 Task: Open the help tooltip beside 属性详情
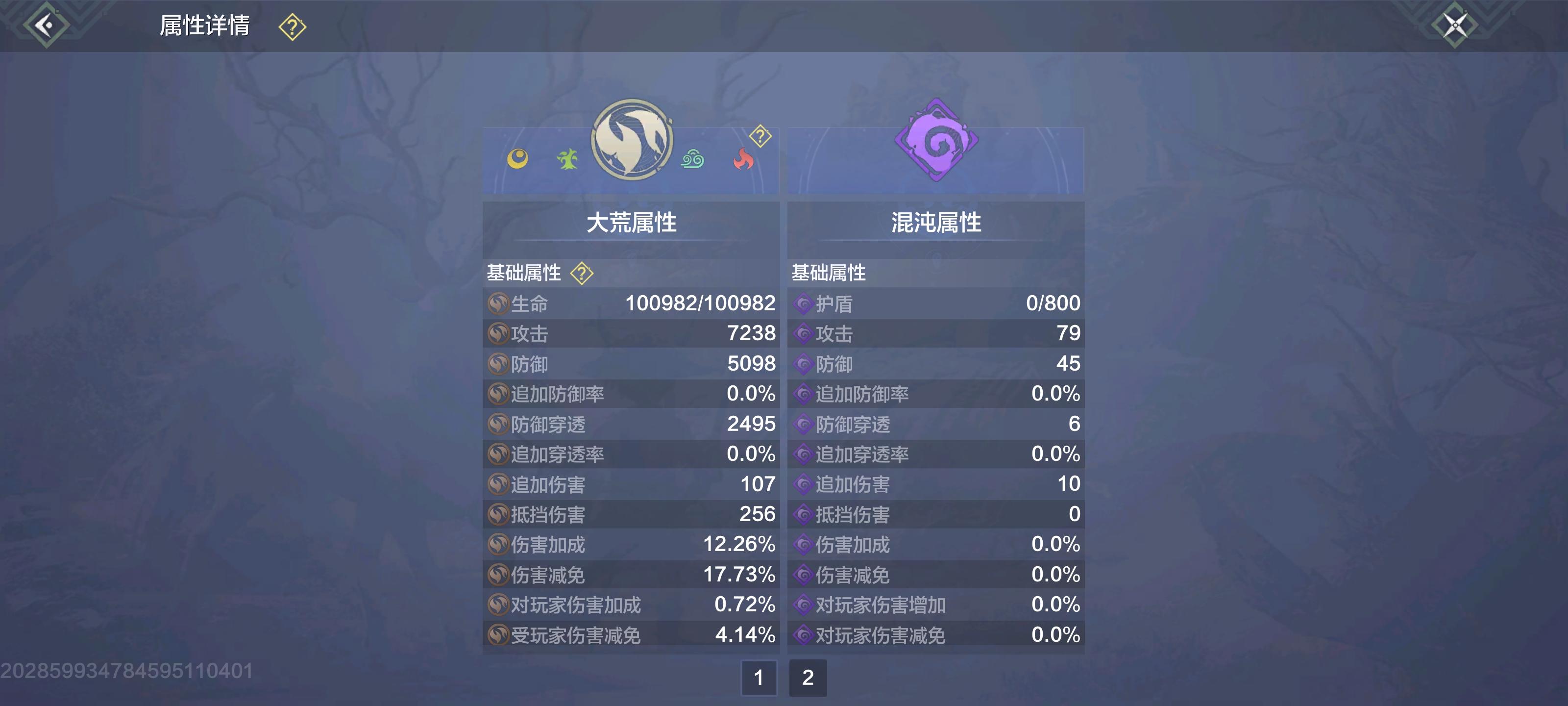(291, 25)
